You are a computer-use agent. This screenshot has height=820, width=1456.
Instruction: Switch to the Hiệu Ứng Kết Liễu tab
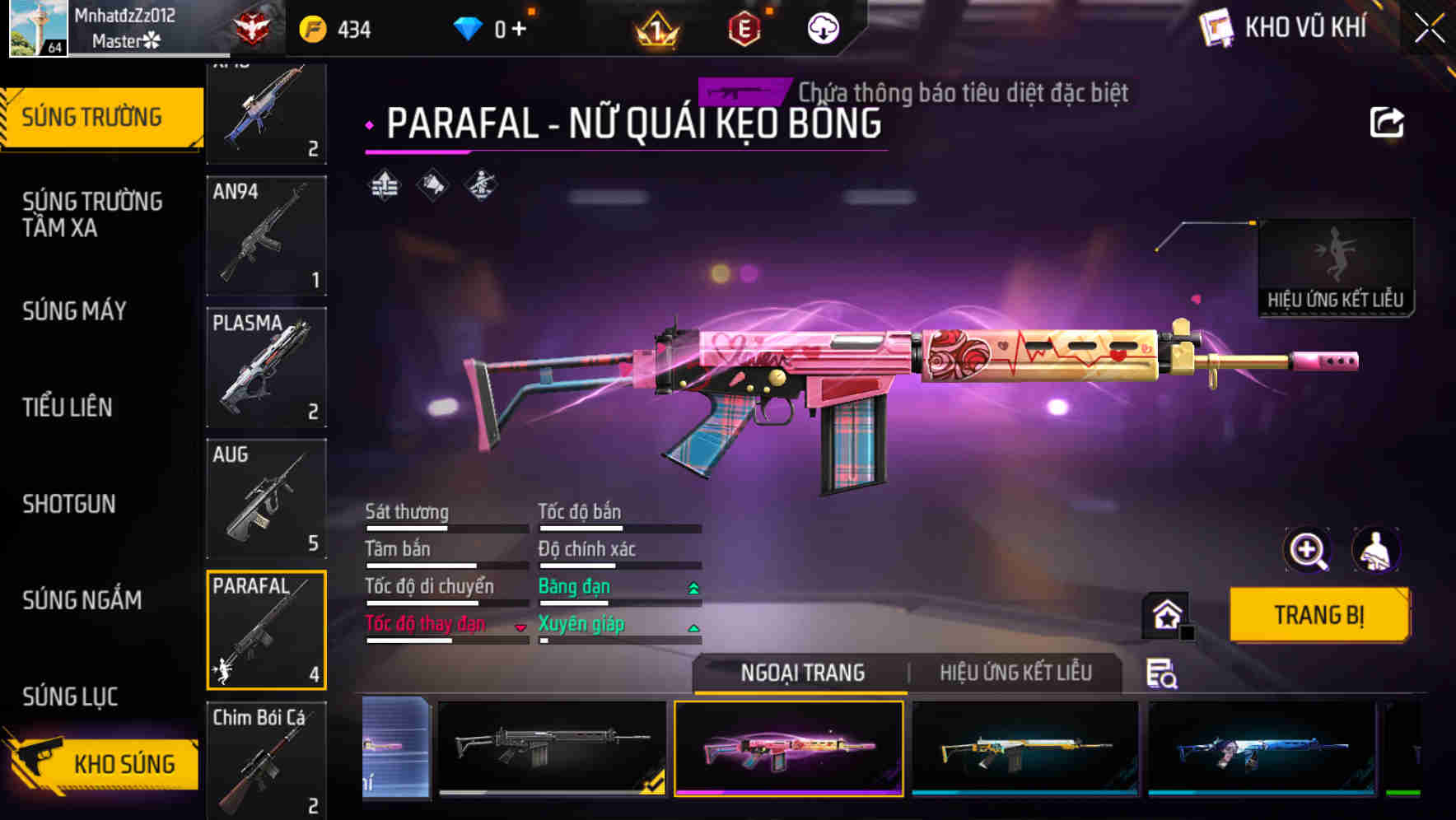(x=1015, y=673)
